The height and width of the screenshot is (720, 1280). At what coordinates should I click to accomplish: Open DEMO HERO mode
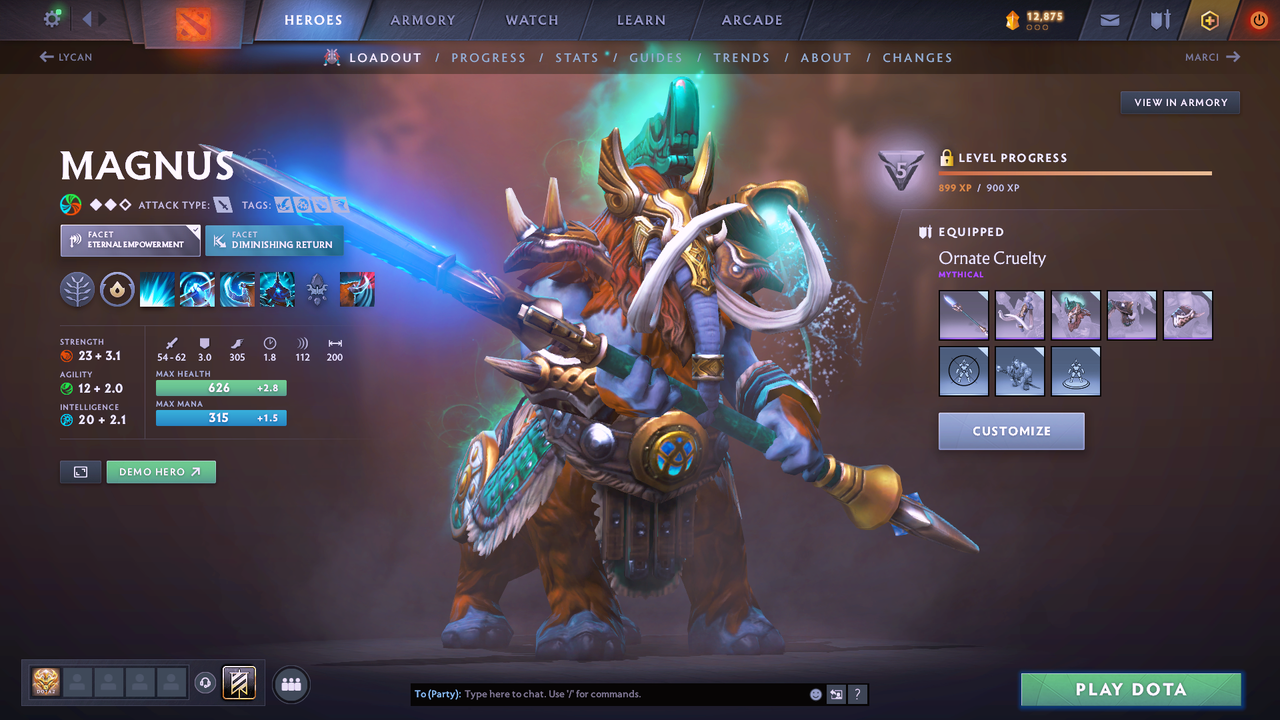(161, 471)
